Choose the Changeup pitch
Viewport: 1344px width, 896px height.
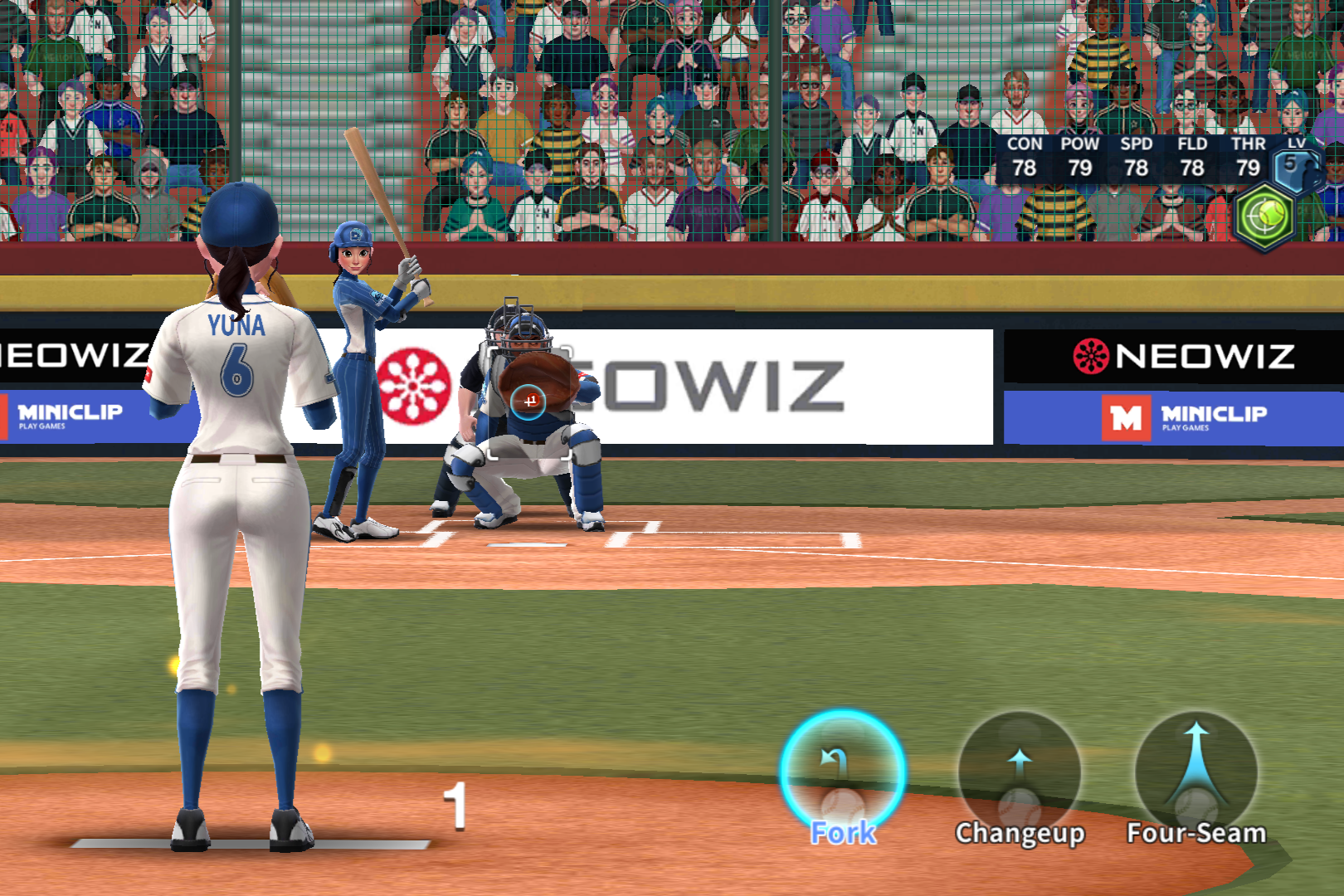[x=1020, y=774]
